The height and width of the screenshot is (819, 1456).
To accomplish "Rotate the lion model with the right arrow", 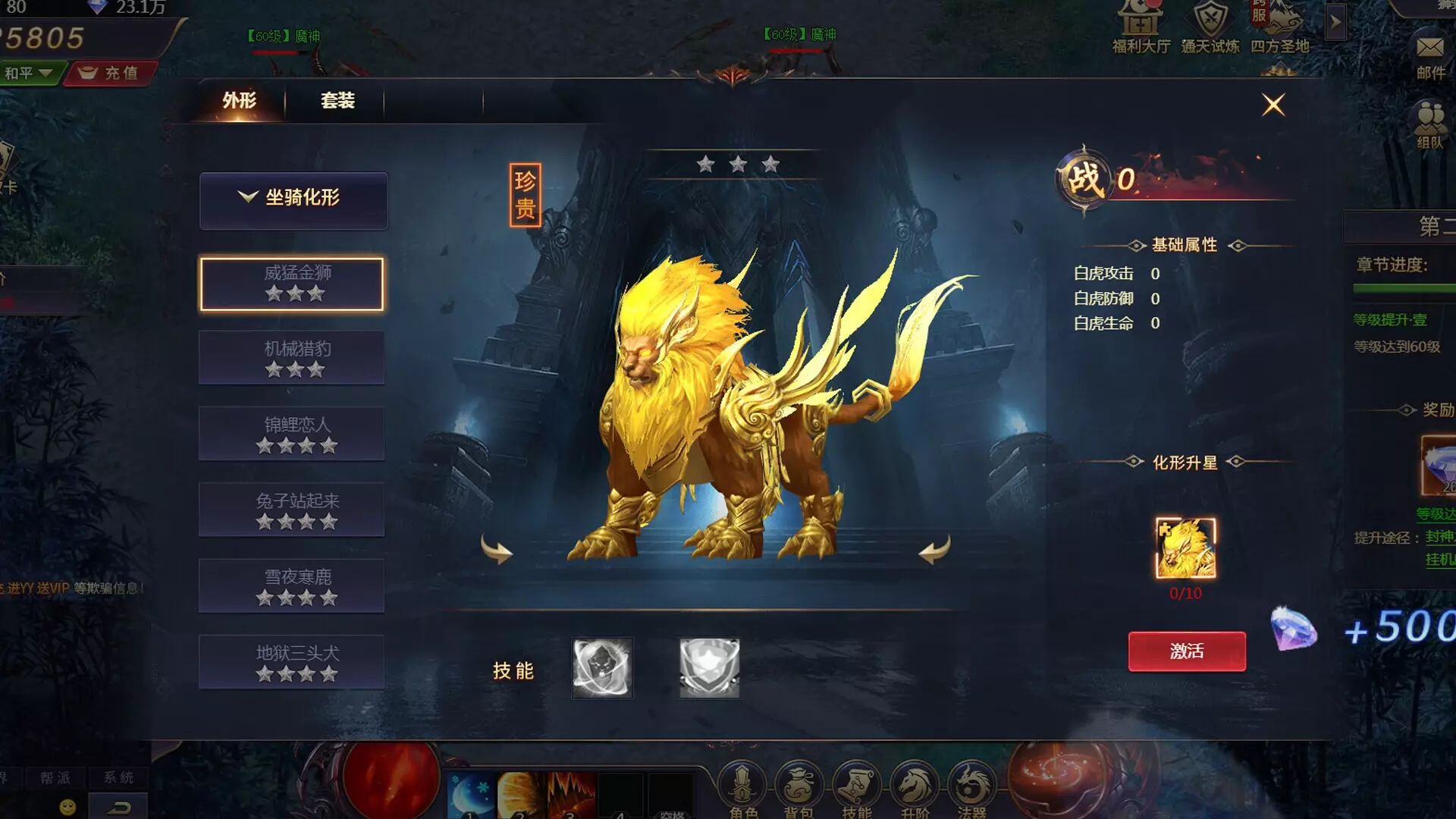I will [934, 549].
